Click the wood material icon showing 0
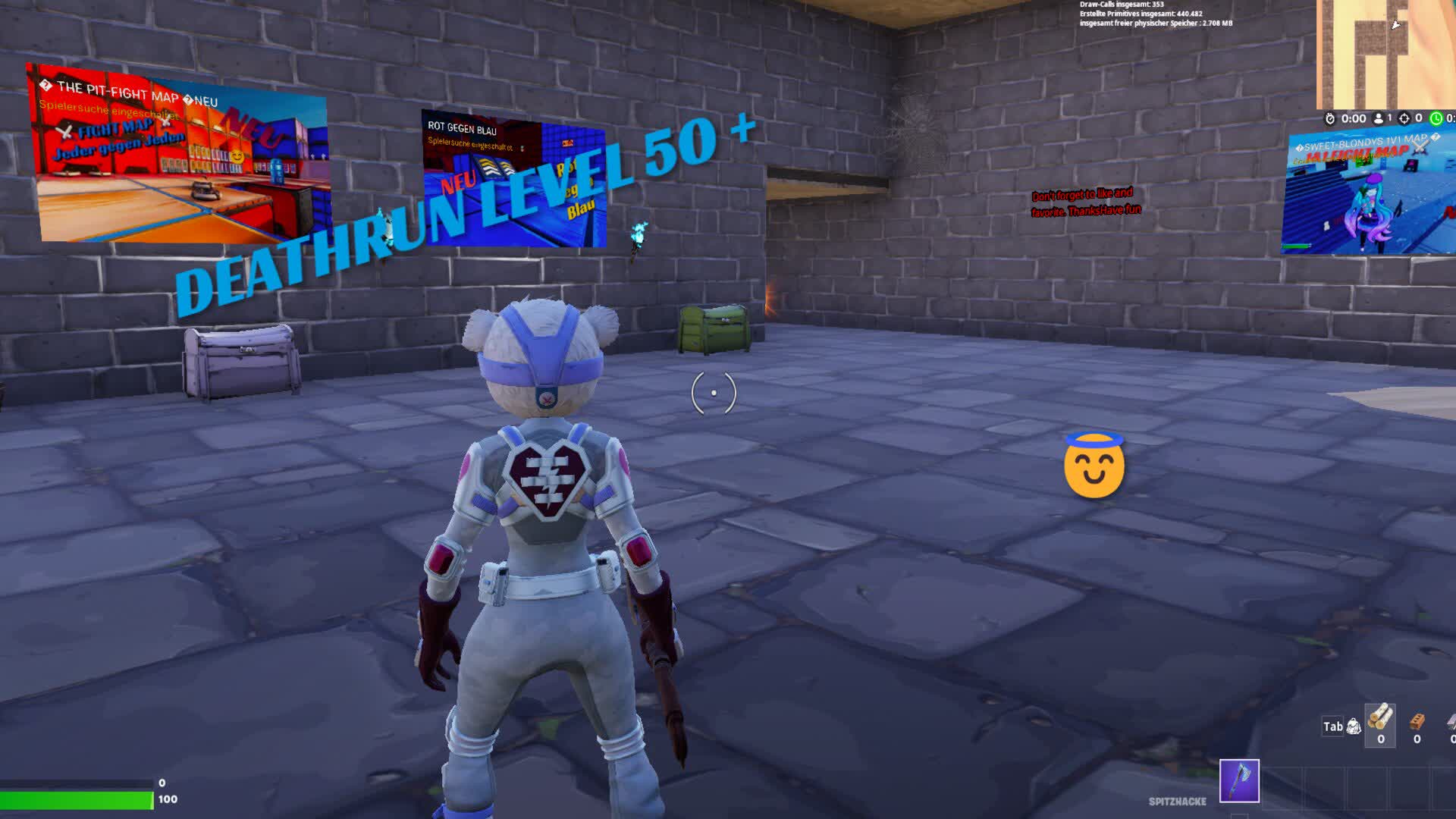The height and width of the screenshot is (819, 1456). tap(1380, 724)
